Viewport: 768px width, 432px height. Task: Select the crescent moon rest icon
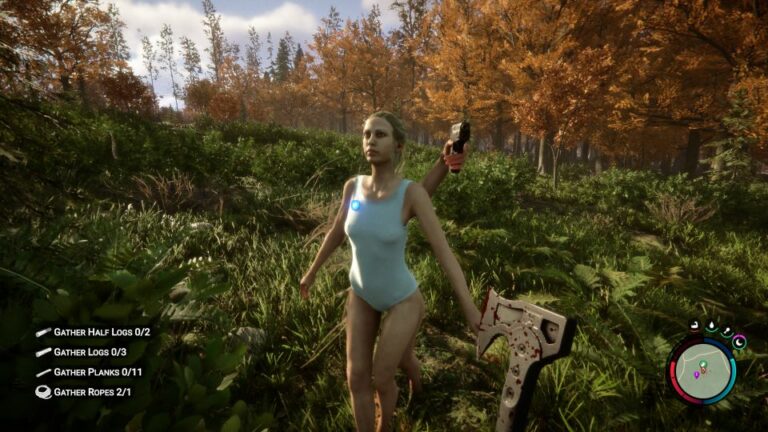(740, 342)
